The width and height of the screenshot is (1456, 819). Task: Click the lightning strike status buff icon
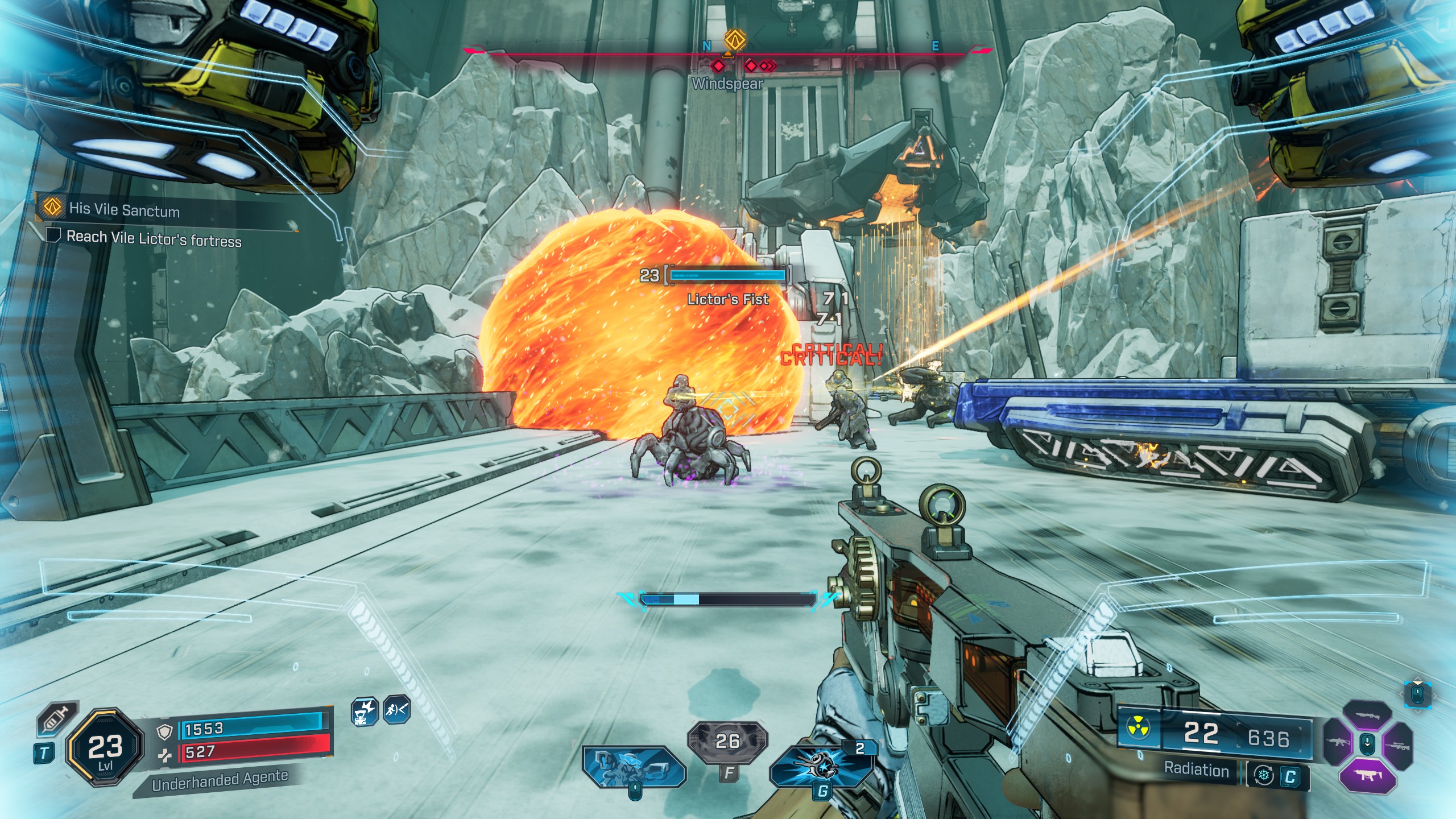(364, 711)
